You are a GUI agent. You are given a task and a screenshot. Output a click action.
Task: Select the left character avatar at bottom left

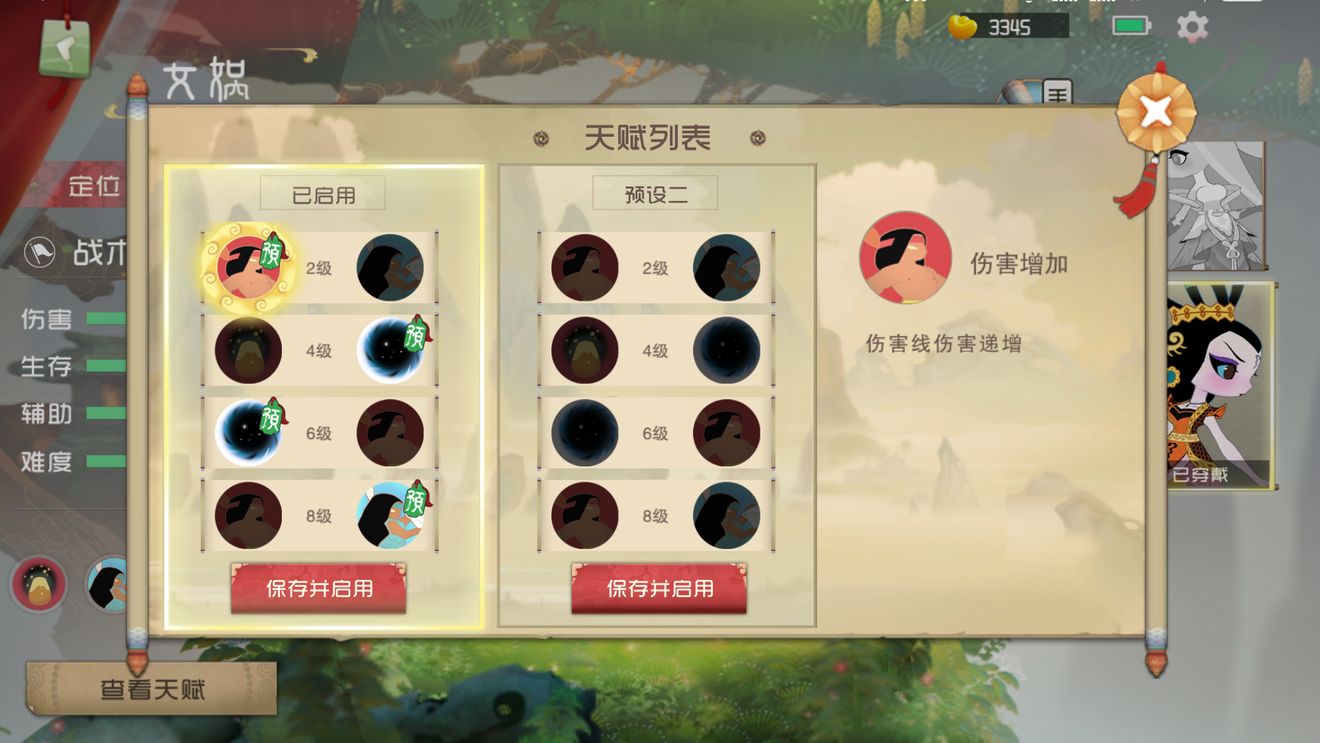click(40, 583)
